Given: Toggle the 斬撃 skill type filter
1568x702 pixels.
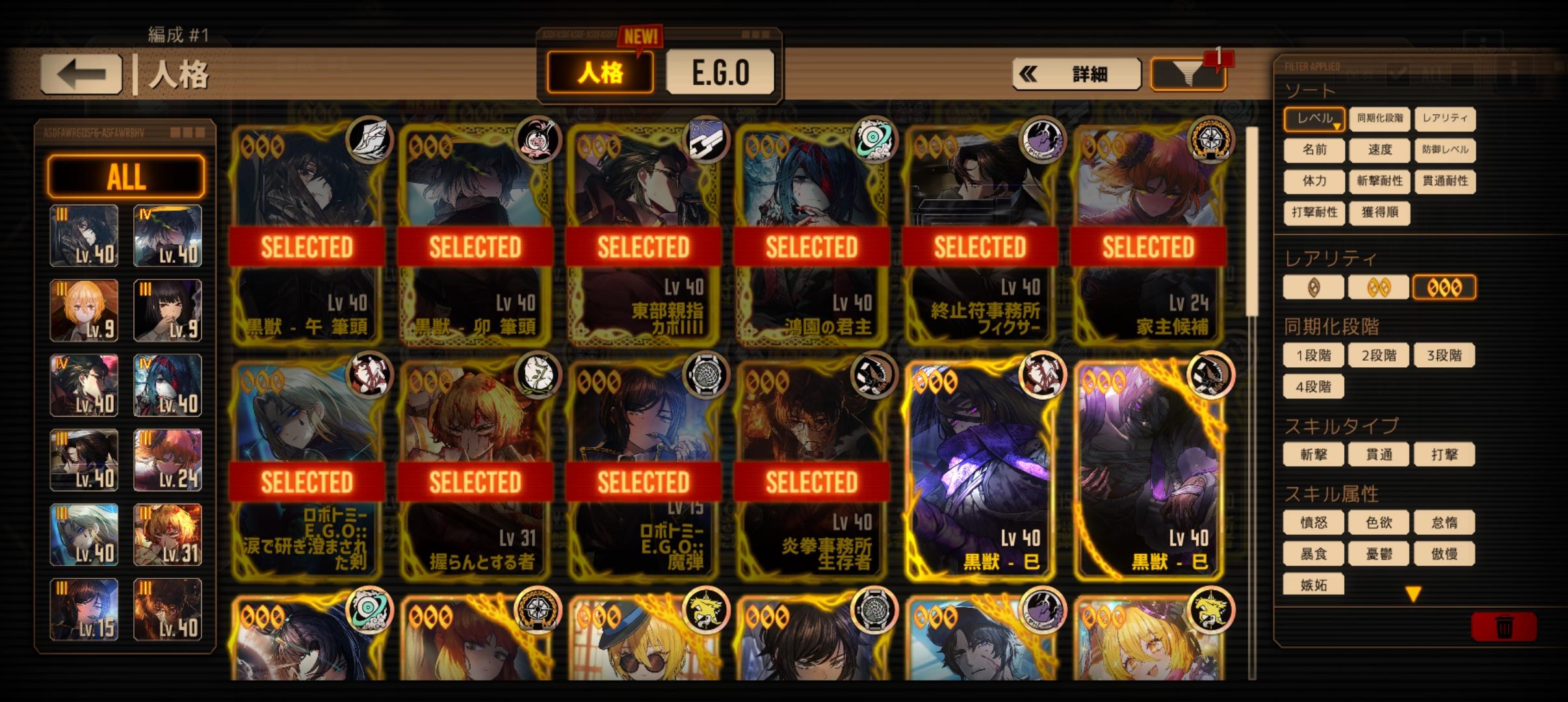Looking at the screenshot, I should click(x=1313, y=454).
